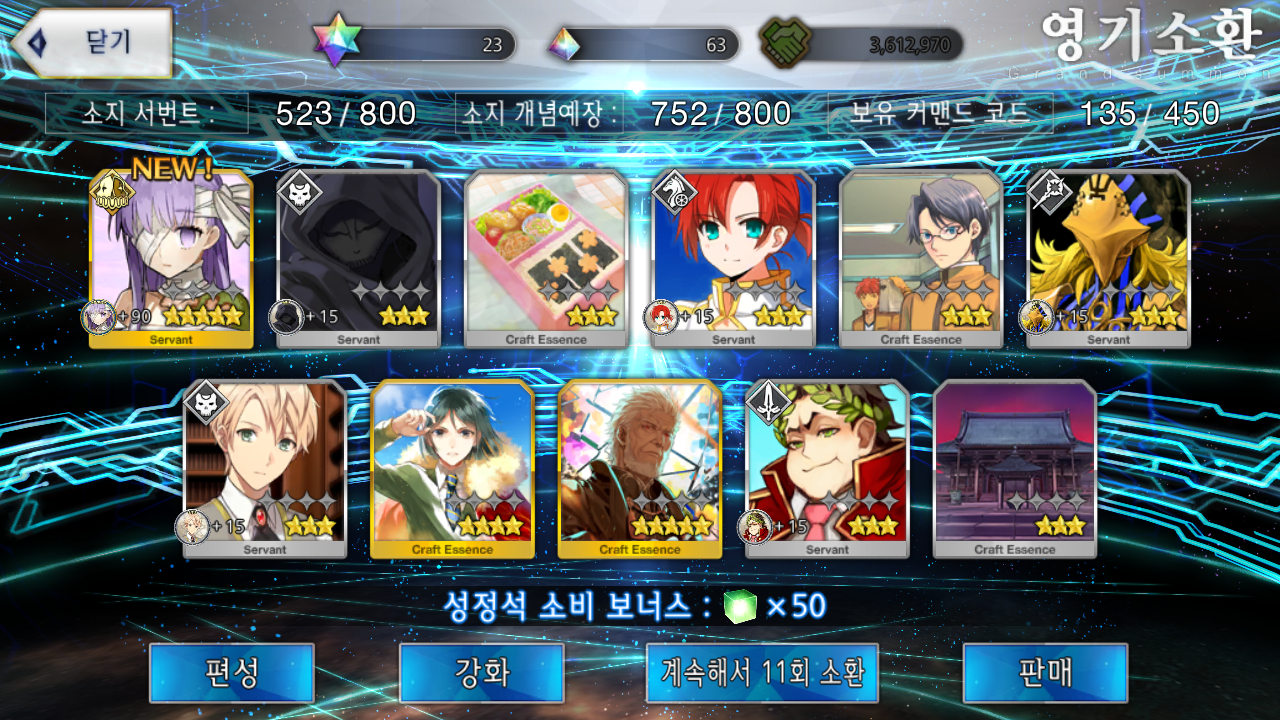Open the 강화 enhancement menu
This screenshot has height=720, width=1280.
click(481, 672)
